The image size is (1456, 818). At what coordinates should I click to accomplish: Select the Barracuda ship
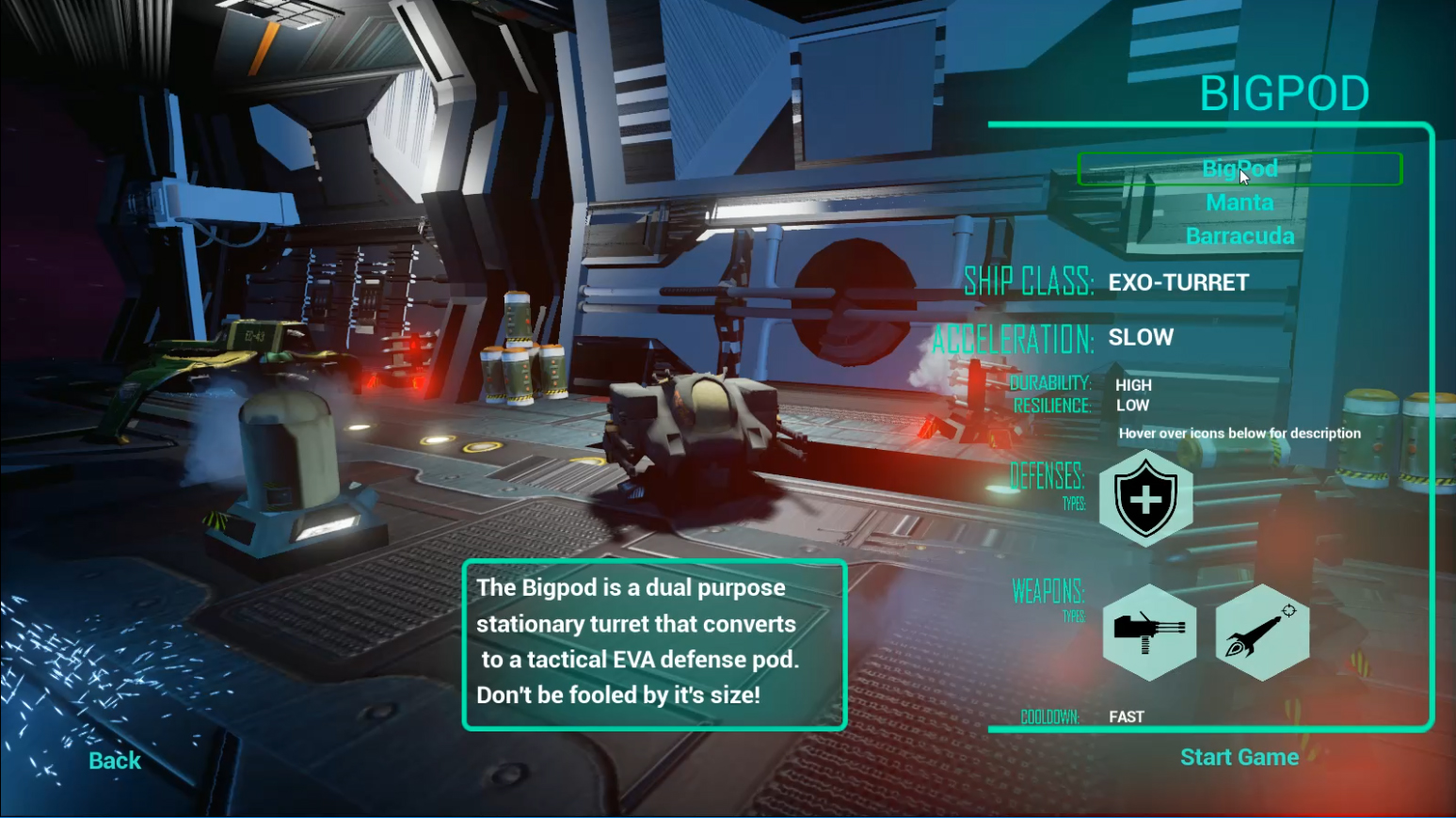click(1239, 235)
